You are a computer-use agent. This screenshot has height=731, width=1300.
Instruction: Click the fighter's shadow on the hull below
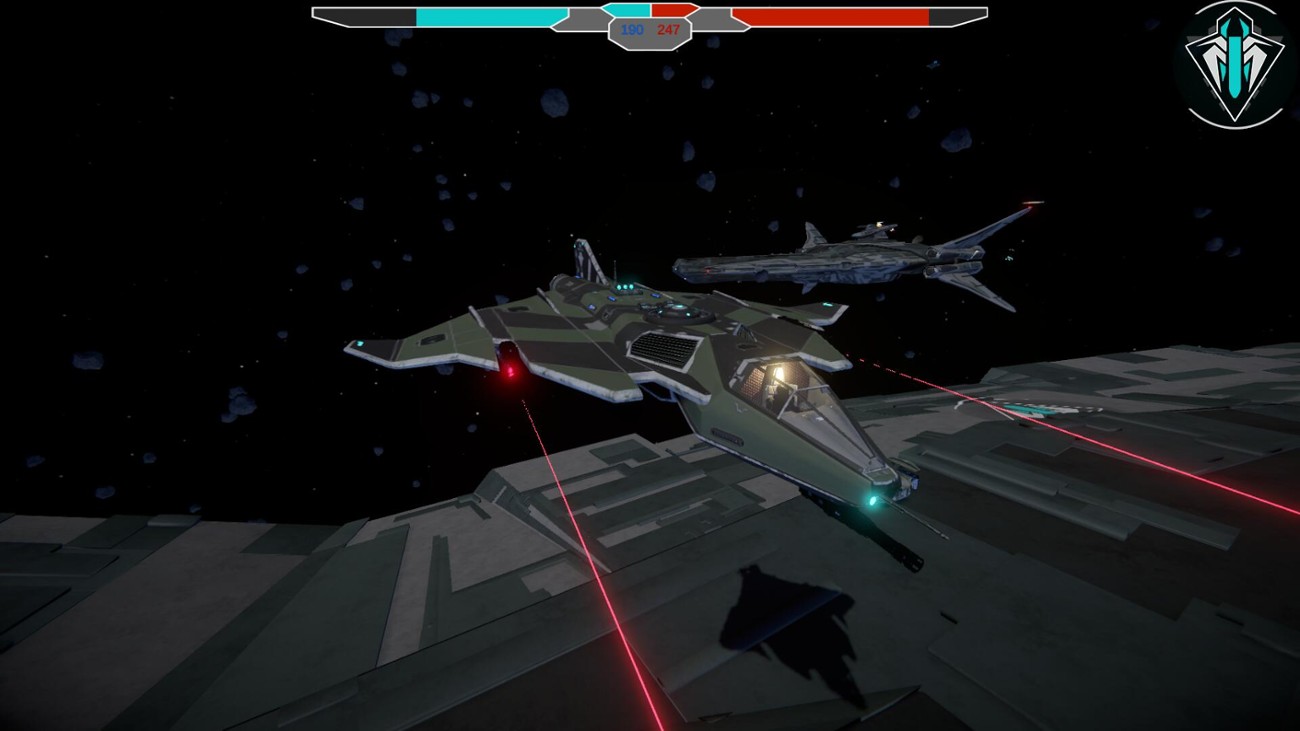point(790,630)
